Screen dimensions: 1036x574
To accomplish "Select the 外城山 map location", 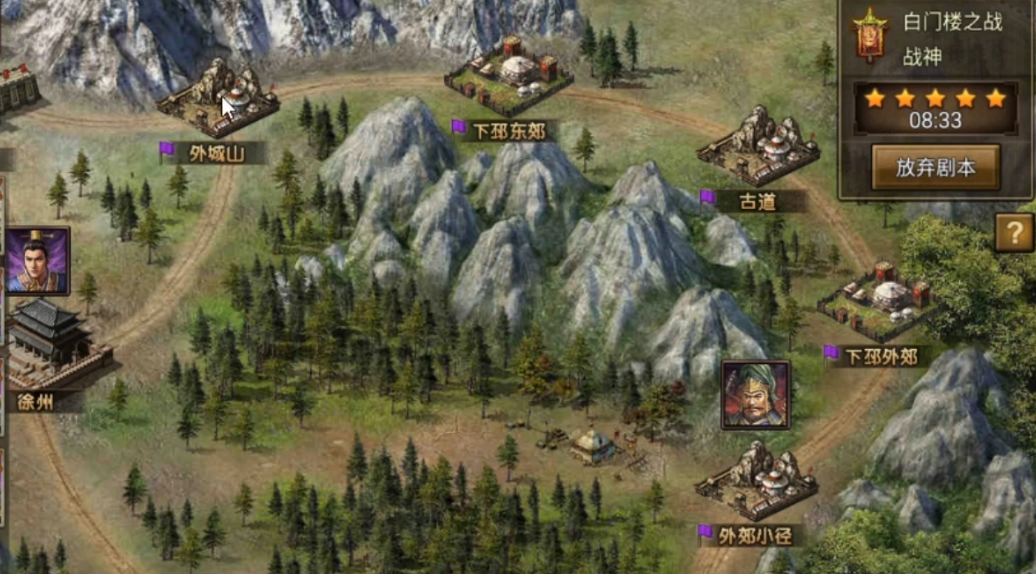I will tap(217, 100).
